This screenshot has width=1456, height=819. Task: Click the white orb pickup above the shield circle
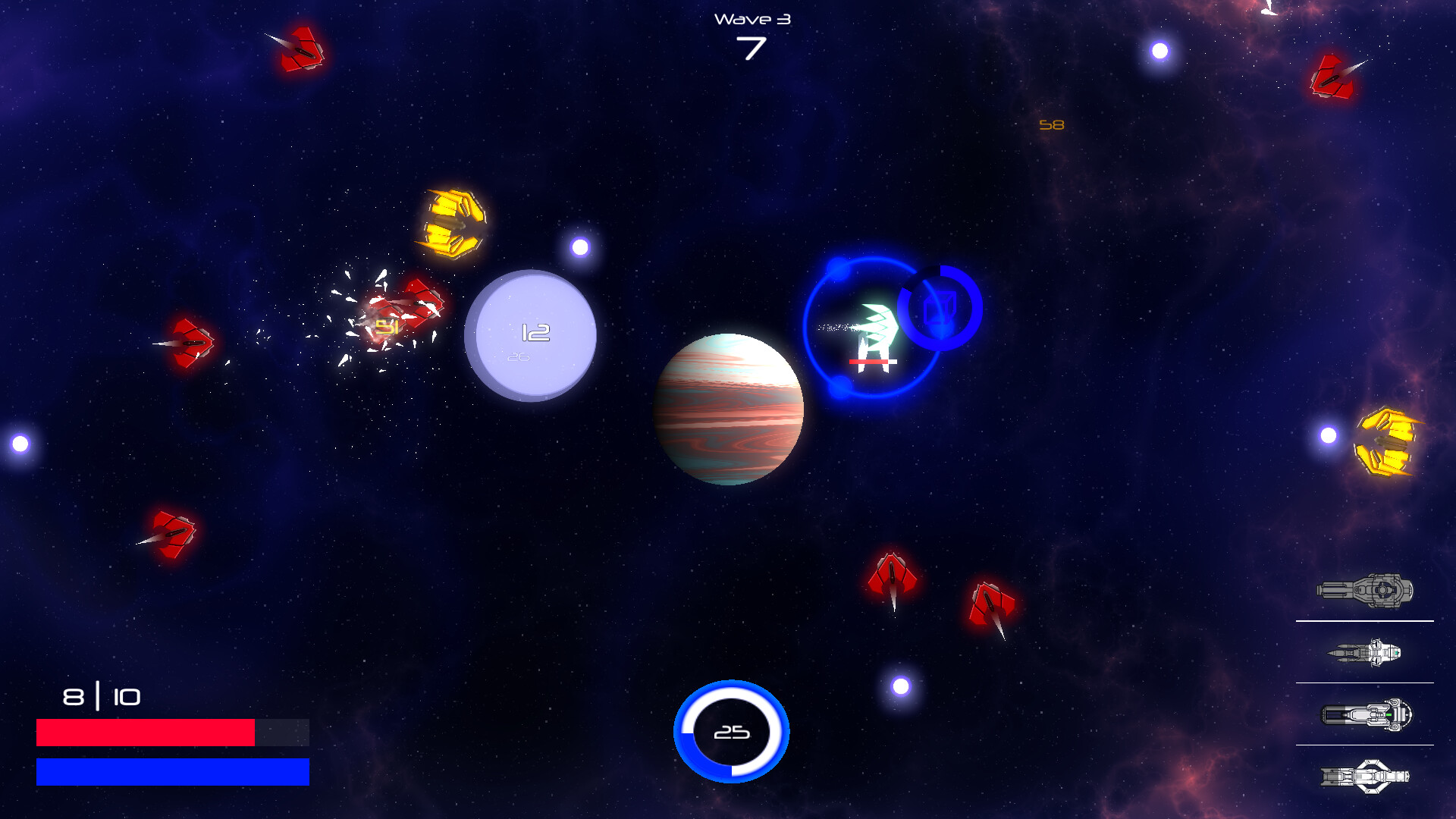tap(579, 248)
